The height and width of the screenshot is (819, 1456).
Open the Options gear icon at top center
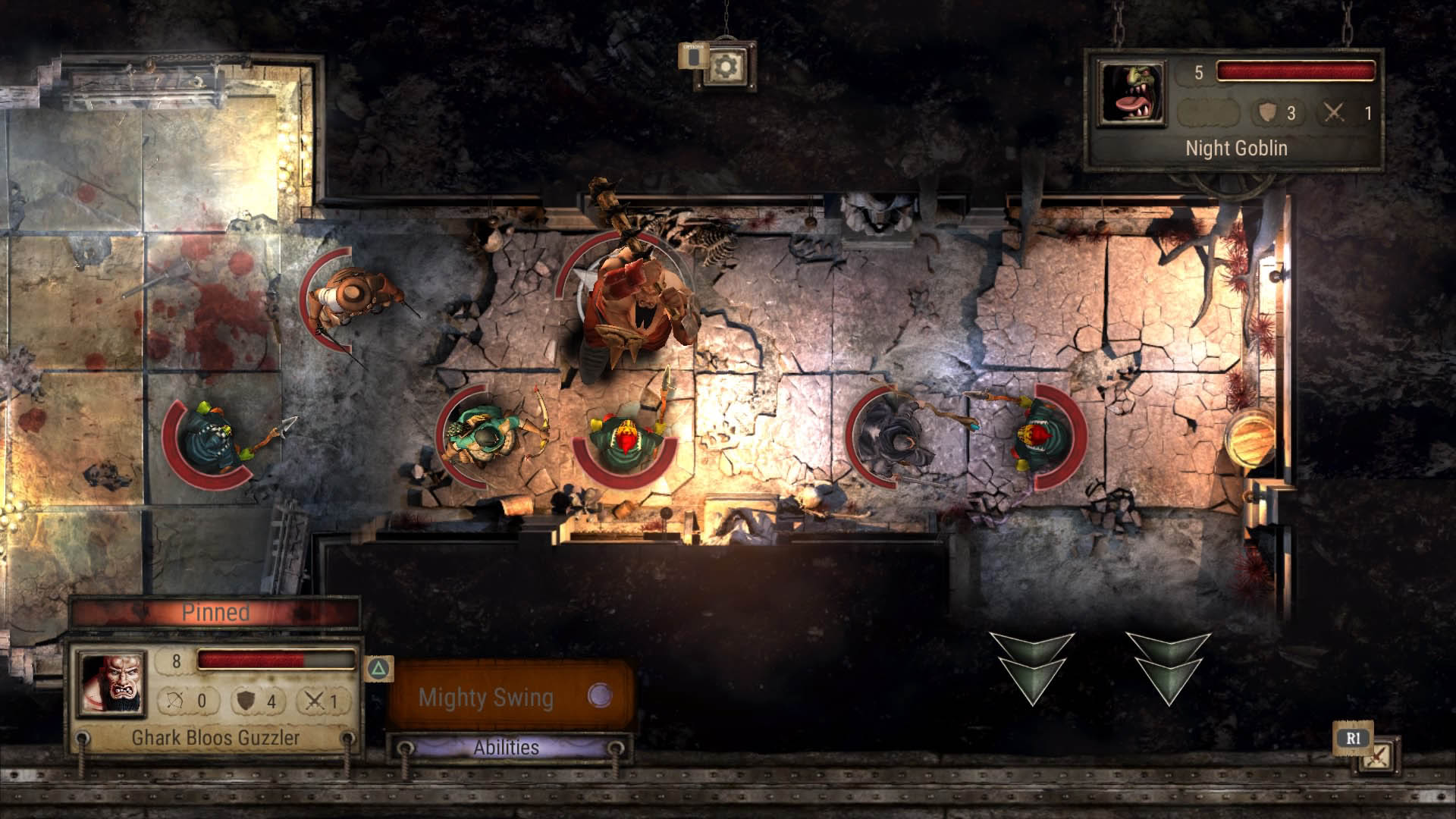click(x=726, y=67)
